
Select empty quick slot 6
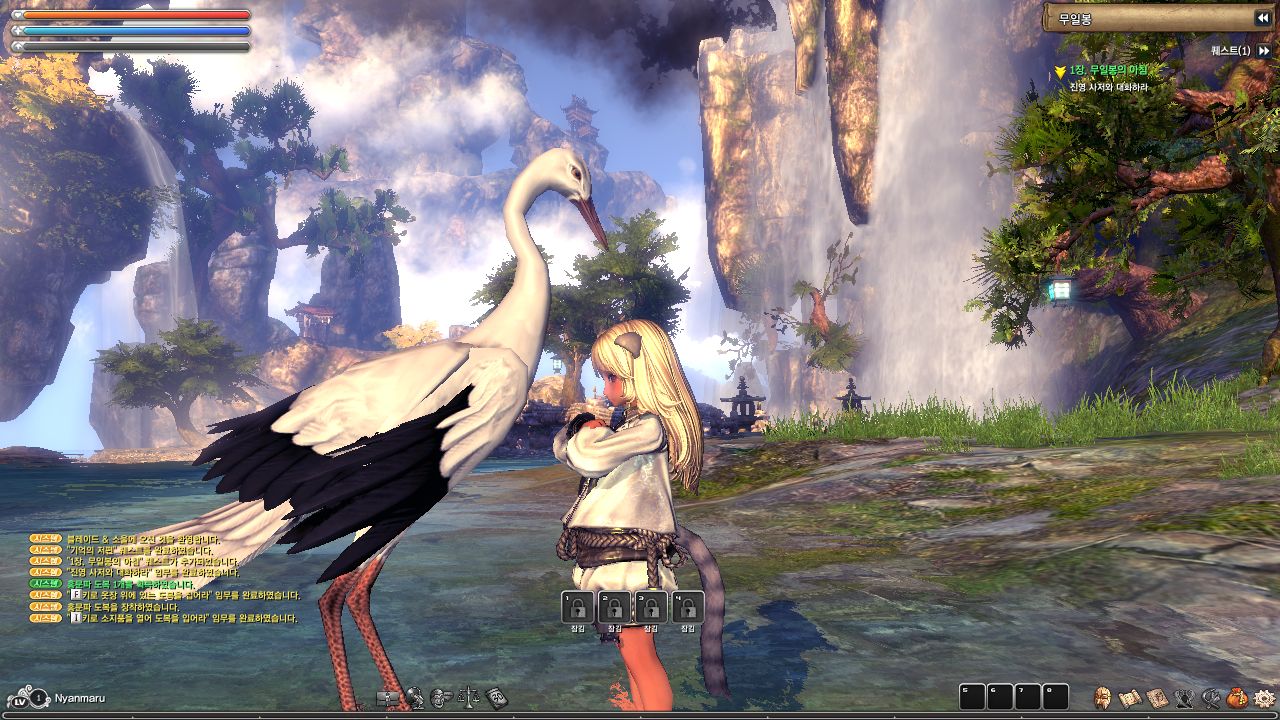(1000, 697)
